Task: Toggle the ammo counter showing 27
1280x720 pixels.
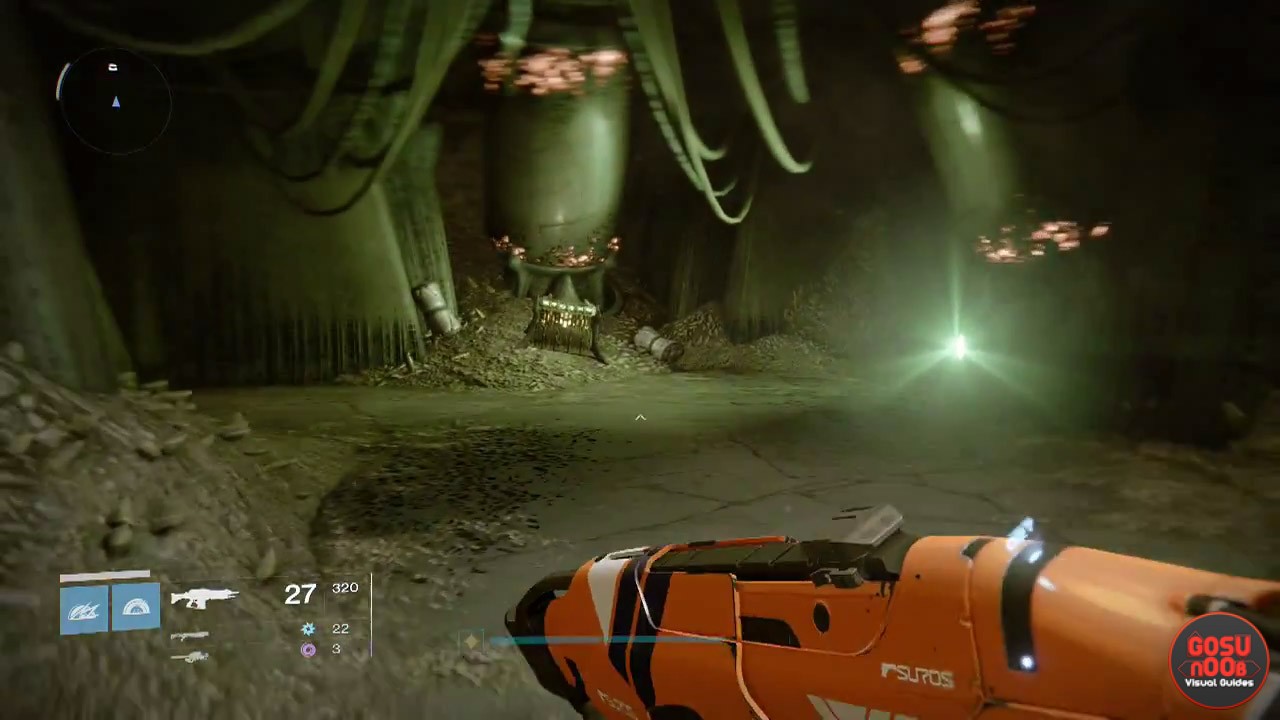Action: click(x=299, y=595)
